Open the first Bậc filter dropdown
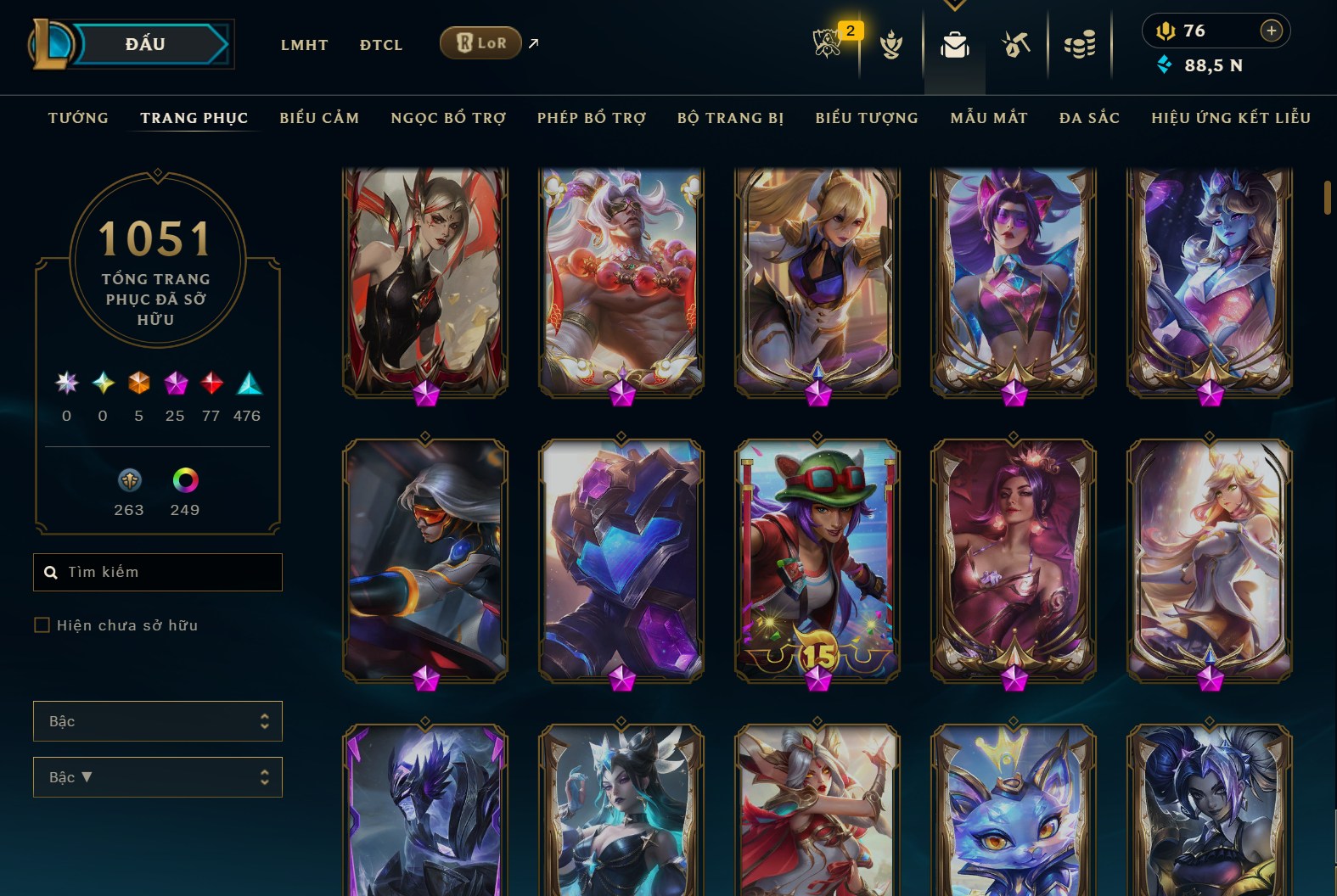The width and height of the screenshot is (1337, 896). (x=158, y=720)
